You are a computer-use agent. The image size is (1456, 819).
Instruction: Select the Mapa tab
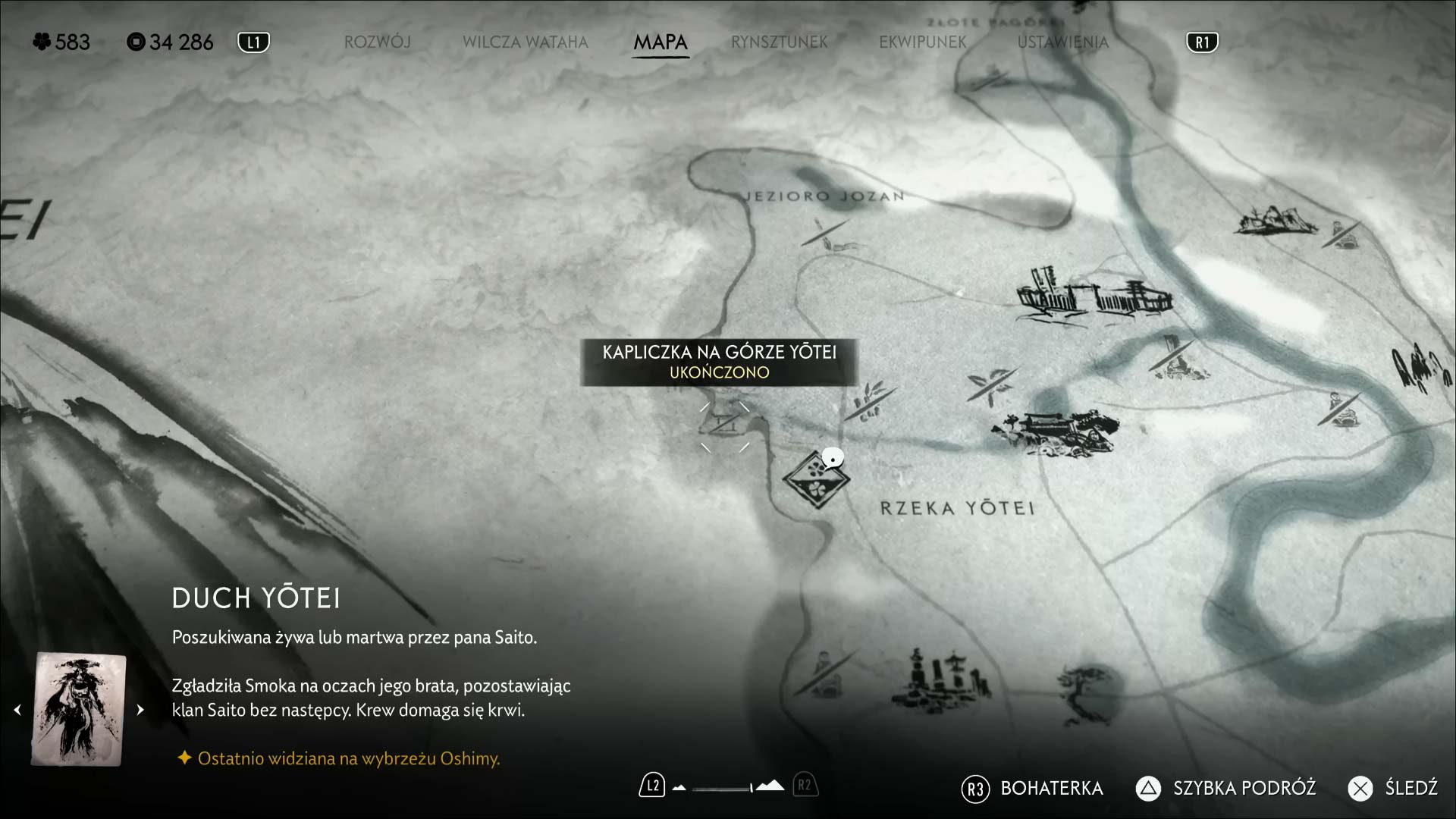pyautogui.click(x=661, y=42)
